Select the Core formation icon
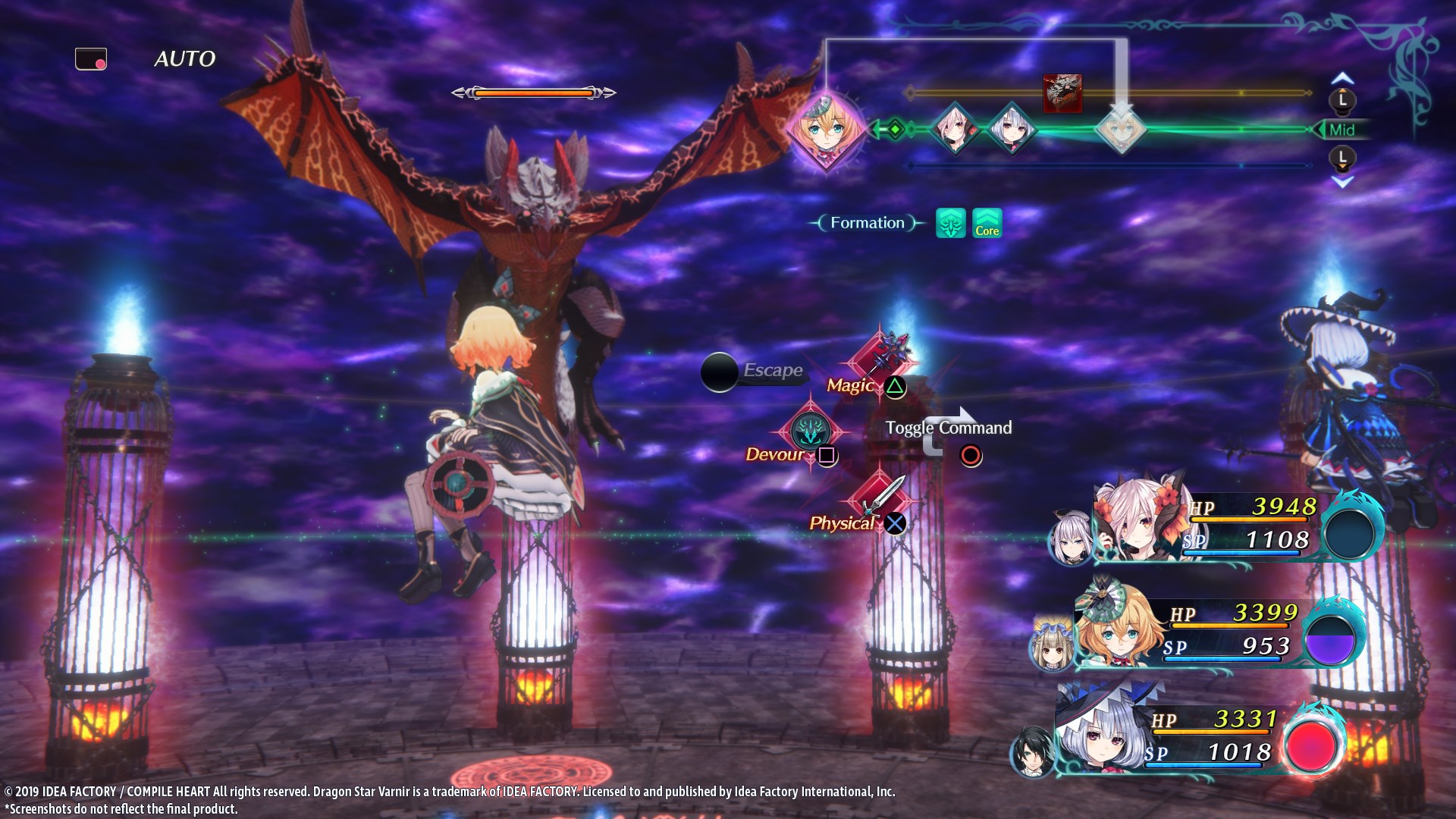The image size is (1456, 819). (x=987, y=224)
